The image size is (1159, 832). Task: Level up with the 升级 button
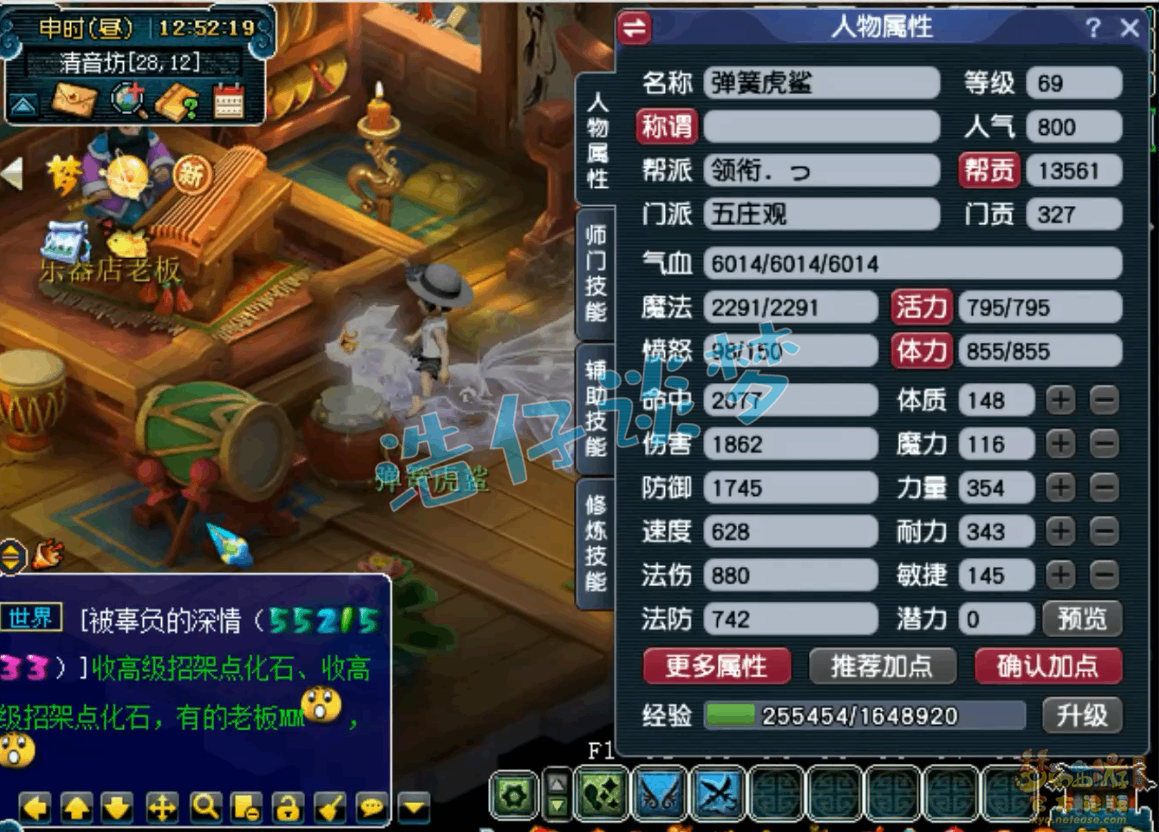click(1082, 716)
